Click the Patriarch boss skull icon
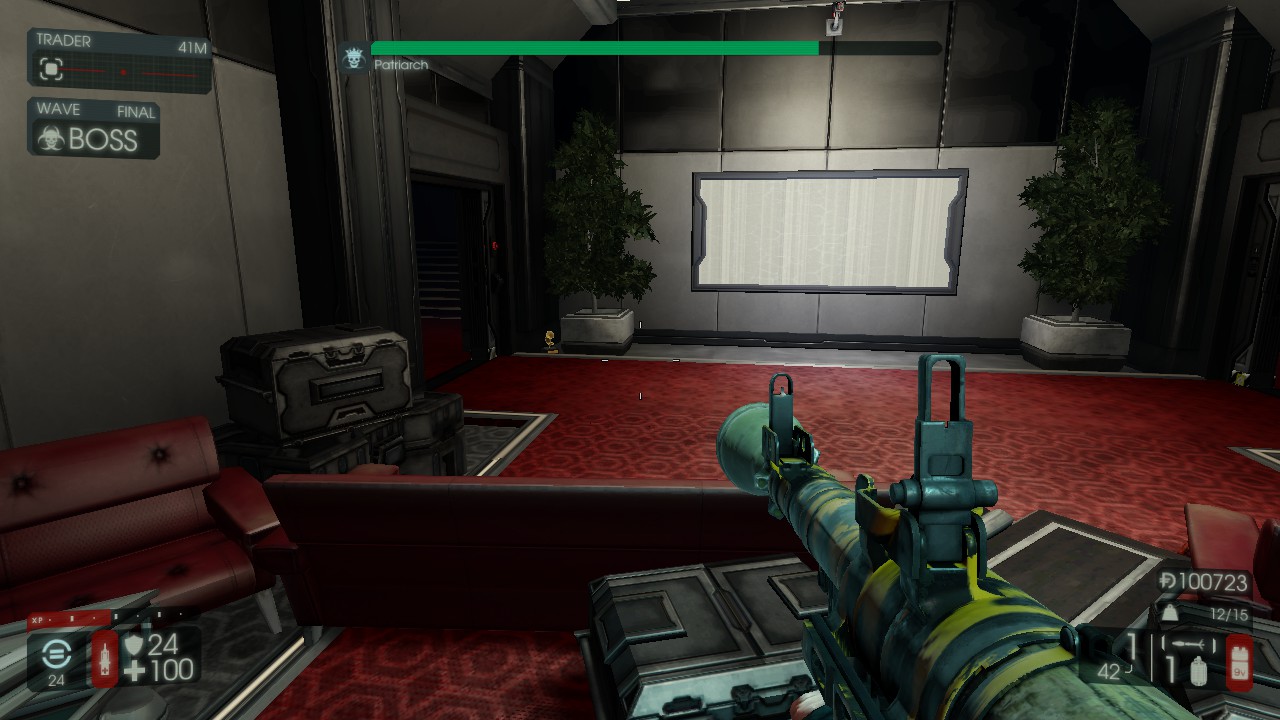The image size is (1280, 720). click(x=352, y=59)
